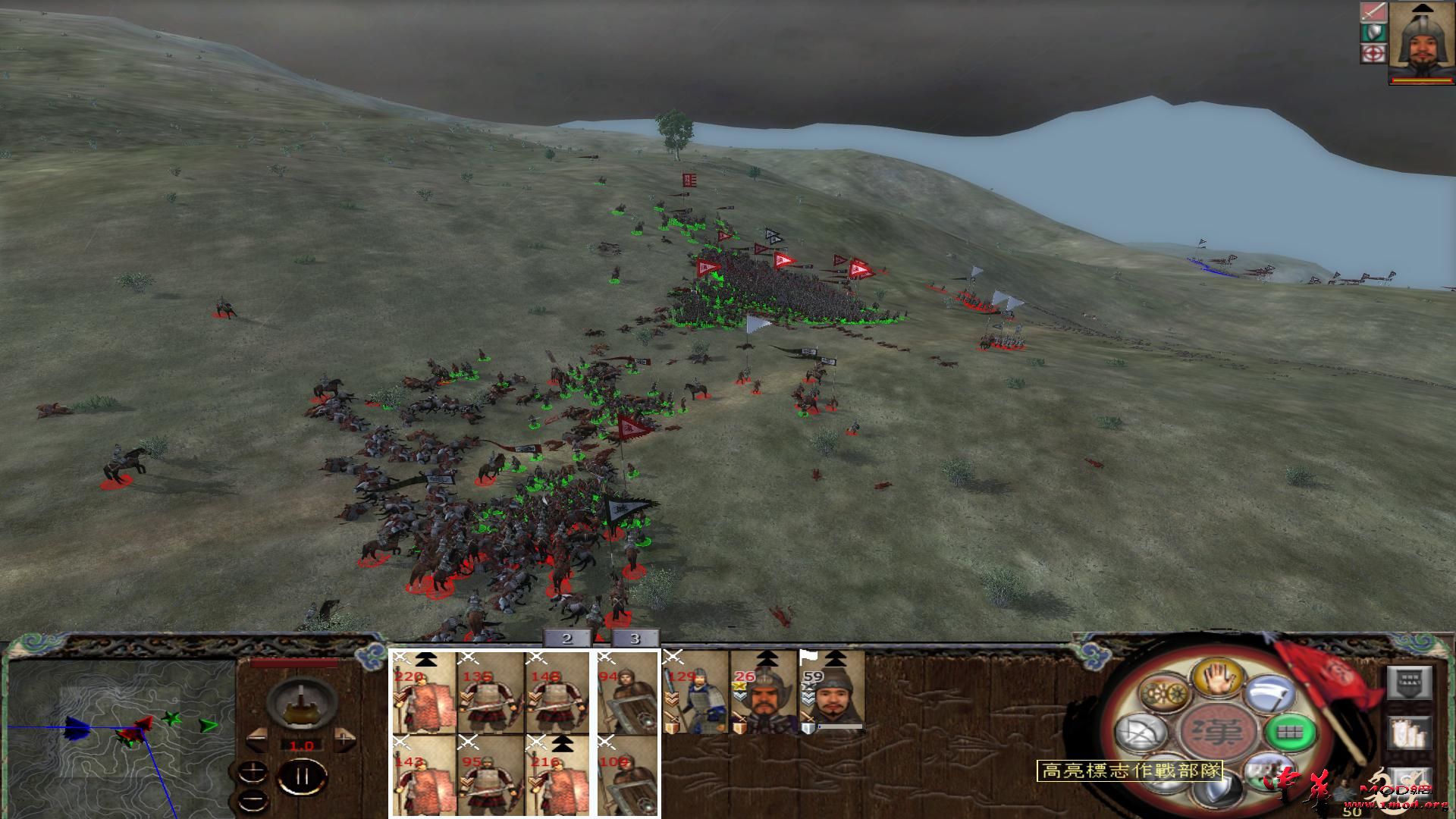This screenshot has width=1456, height=819.
Task: Switch to unit group tab 3
Action: 633,639
